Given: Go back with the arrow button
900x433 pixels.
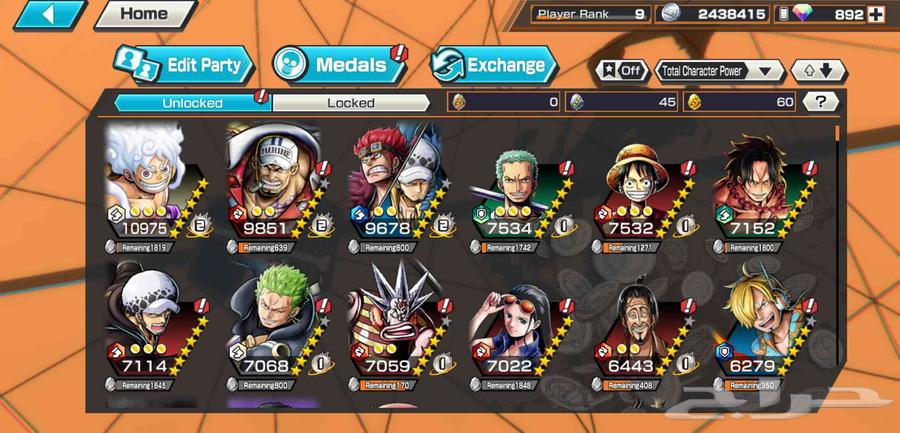Looking at the screenshot, I should [47, 15].
